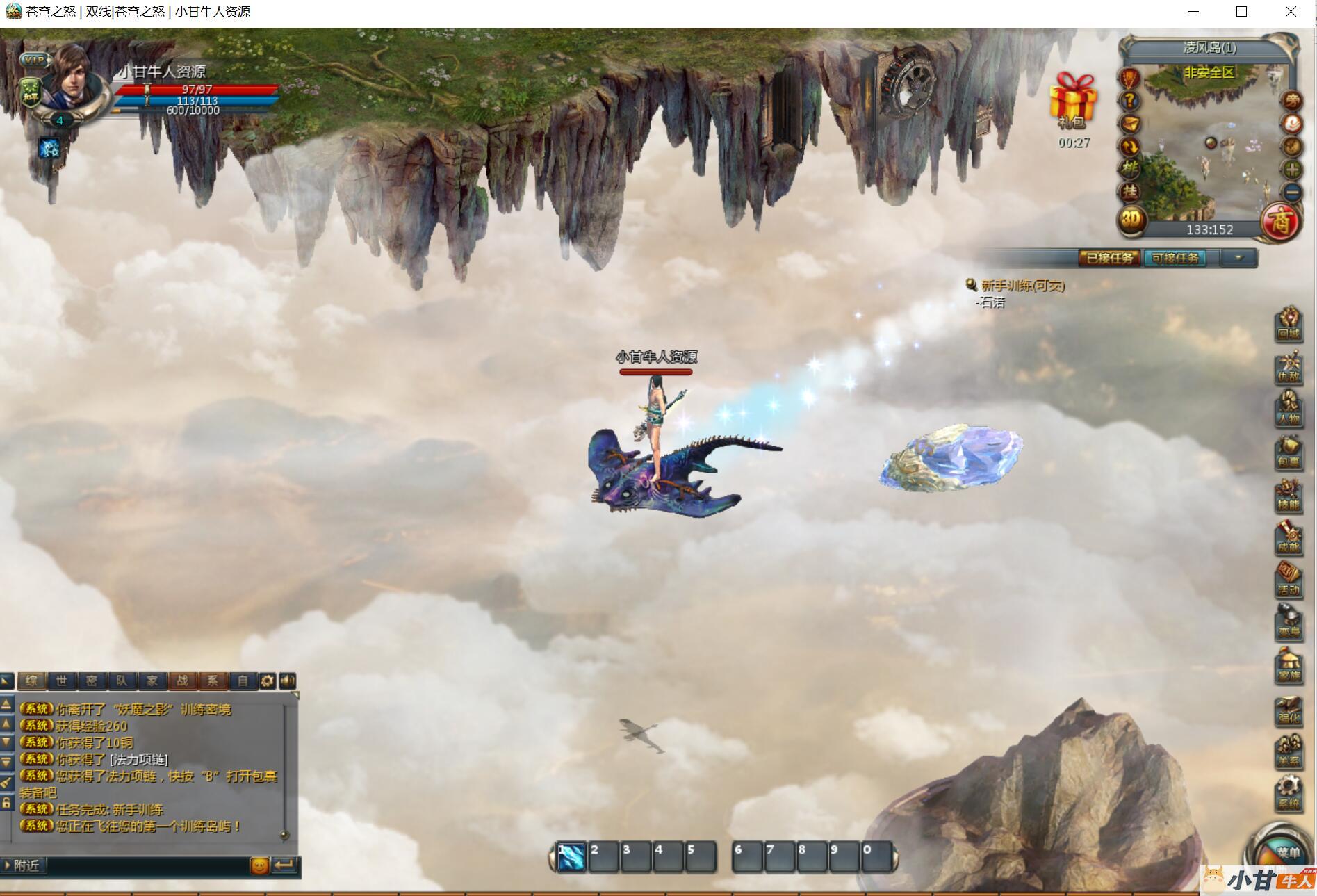The width and height of the screenshot is (1317, 896).
Task: Open the 技能 skills panel
Action: [x=1289, y=495]
